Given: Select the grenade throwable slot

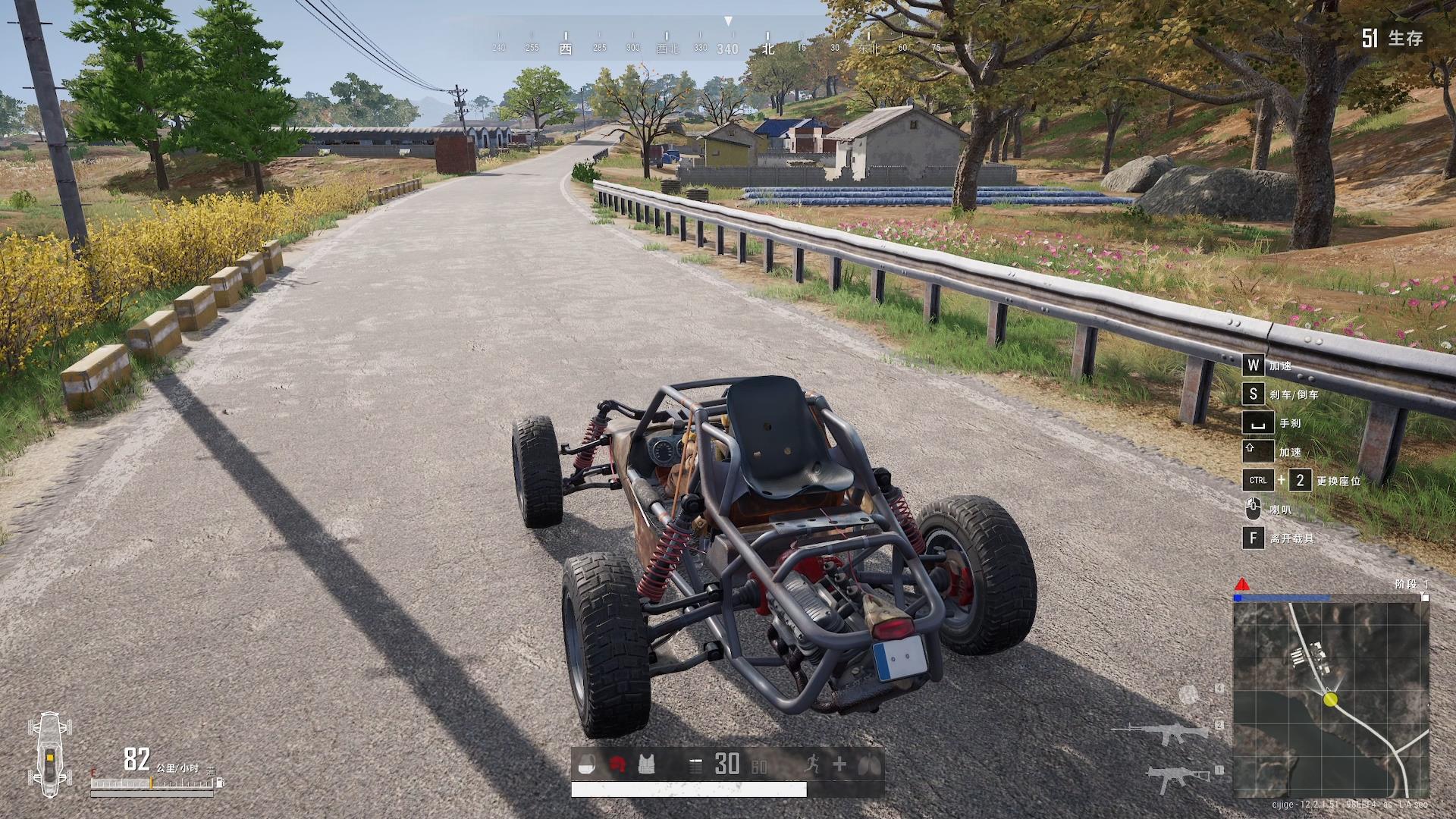Looking at the screenshot, I should pos(1188,693).
